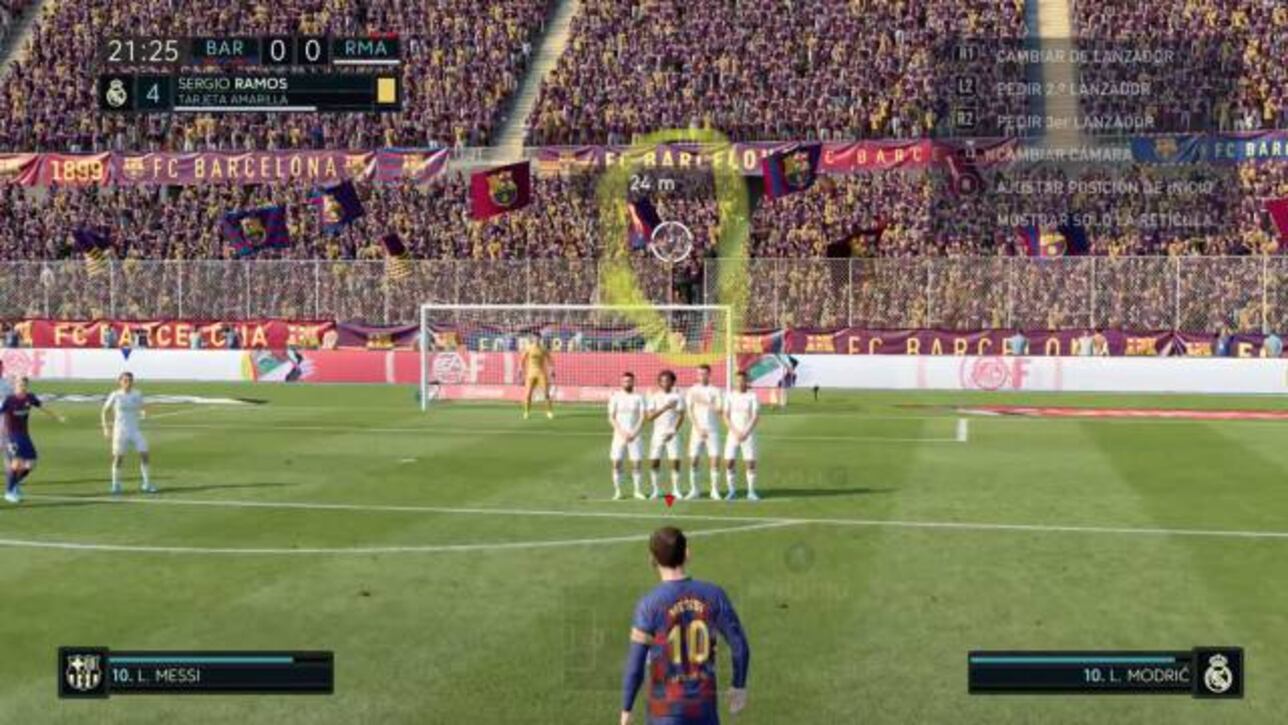Click the R2 button prompt for Pedir 3er Lanzador
Viewport: 1288px width, 725px height.
tap(967, 119)
